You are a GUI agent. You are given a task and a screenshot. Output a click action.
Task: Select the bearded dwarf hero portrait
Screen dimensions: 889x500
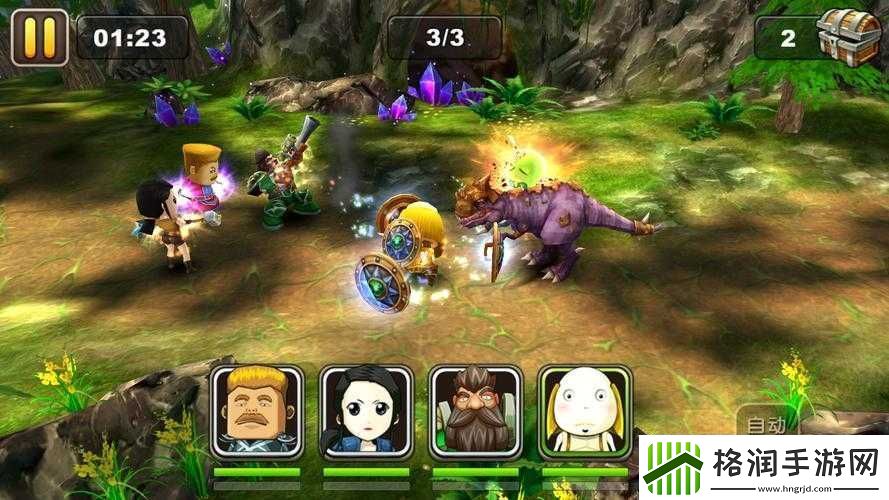pyautogui.click(x=476, y=411)
